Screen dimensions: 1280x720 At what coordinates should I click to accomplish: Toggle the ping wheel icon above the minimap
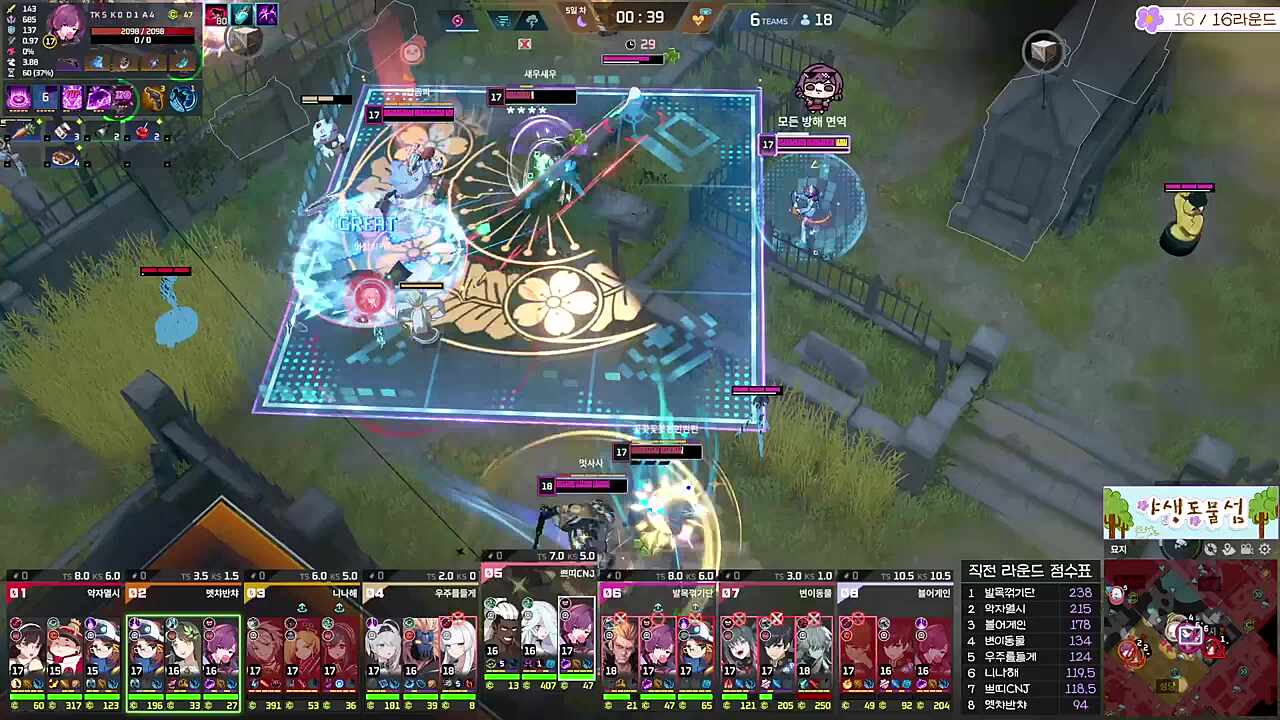click(1210, 549)
